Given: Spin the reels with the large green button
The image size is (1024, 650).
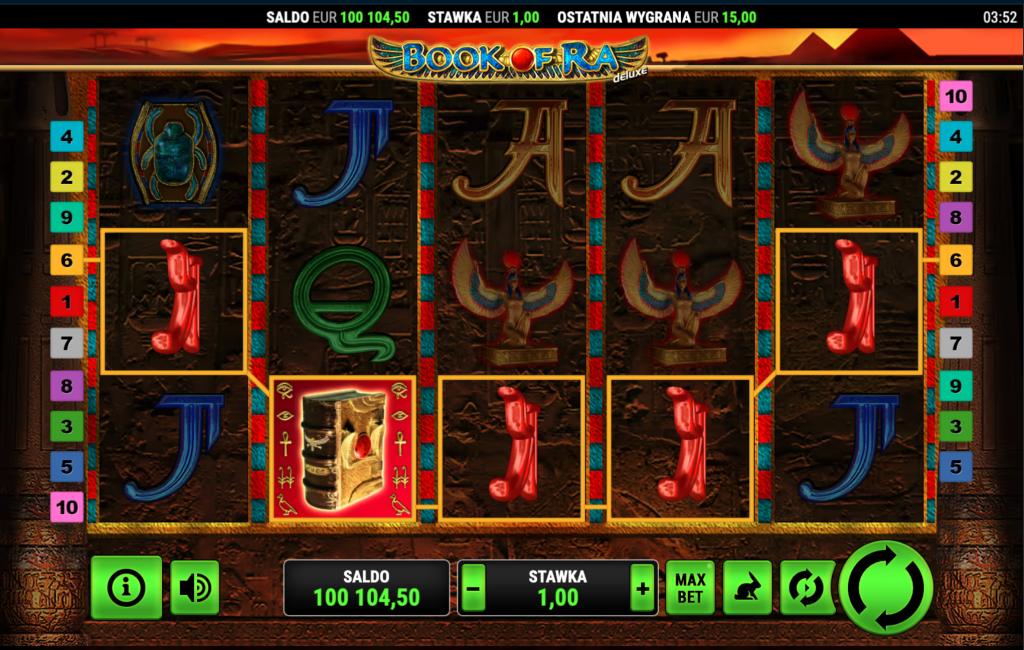Looking at the screenshot, I should pos(886,587).
